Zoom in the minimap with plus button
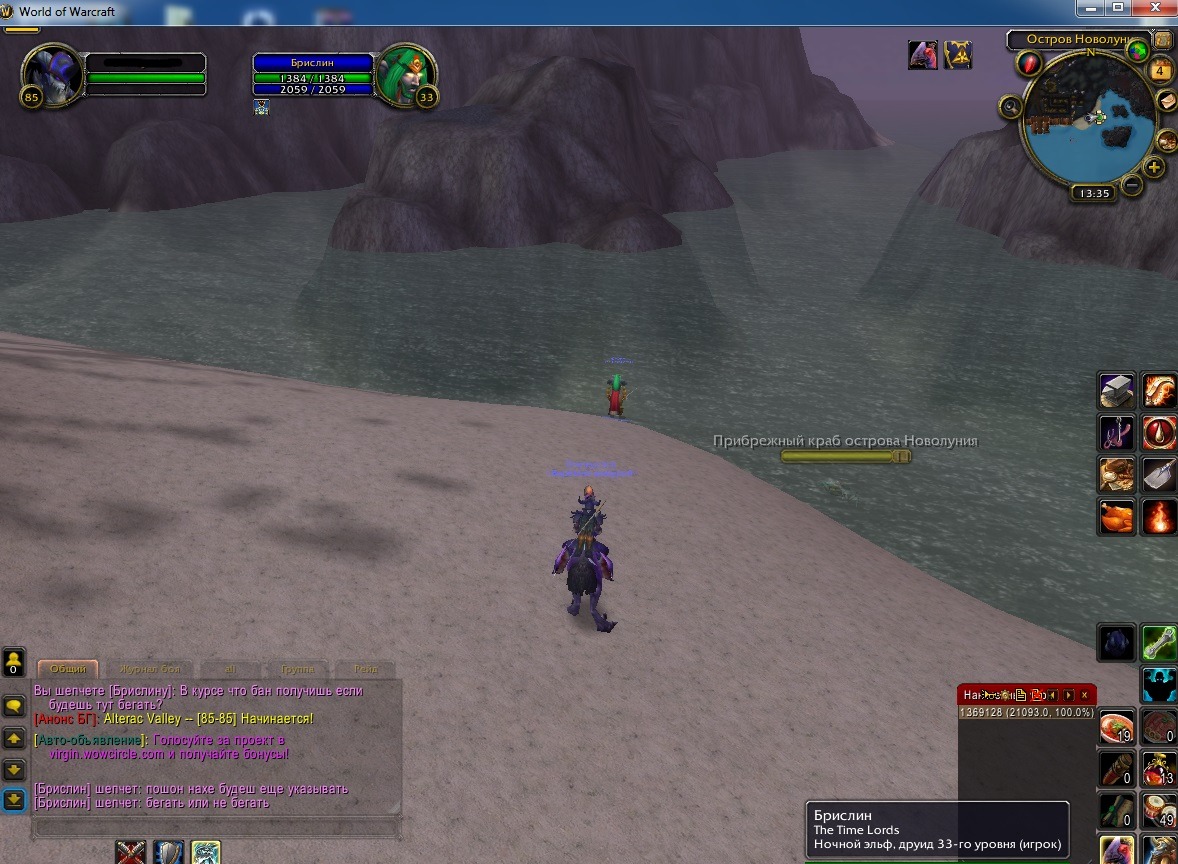1178x864 pixels. 1154,167
